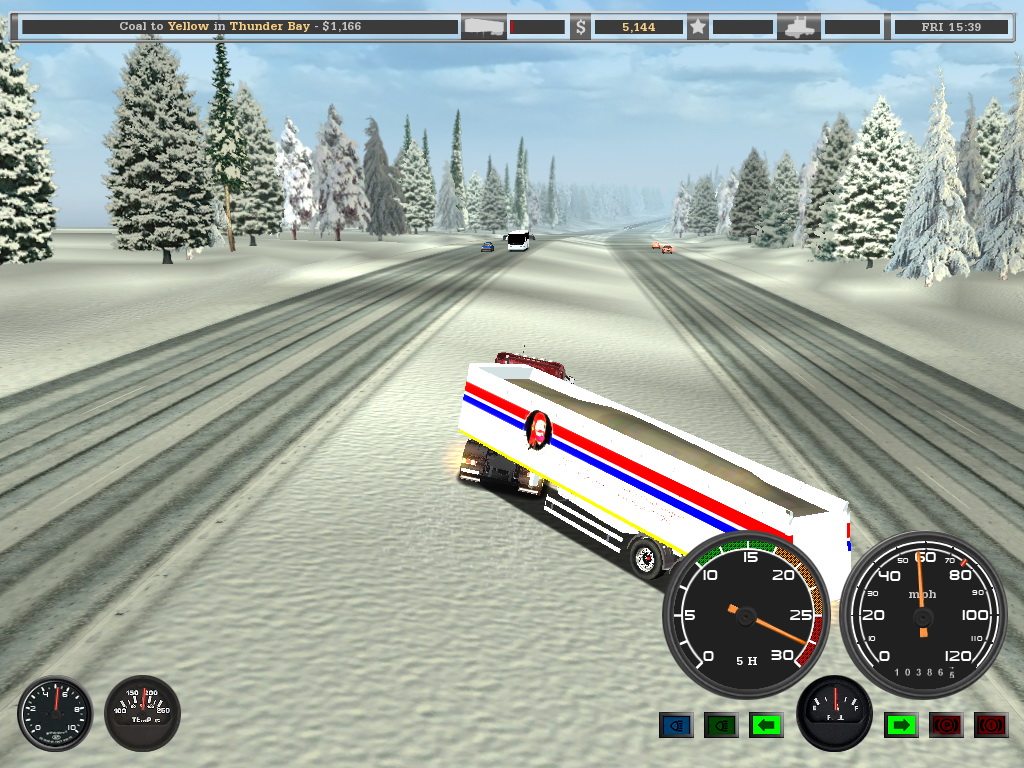Click the dollar sign money icon
1024x768 pixels.
click(x=580, y=27)
